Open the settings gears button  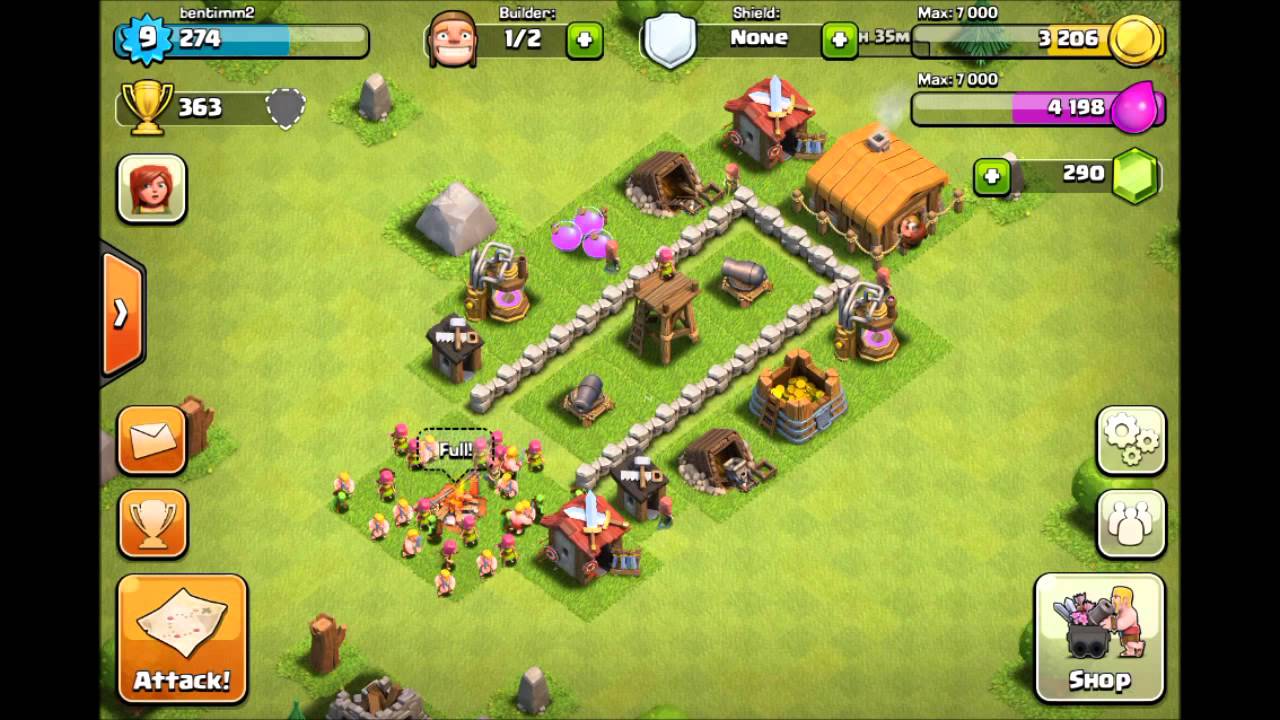point(1131,440)
